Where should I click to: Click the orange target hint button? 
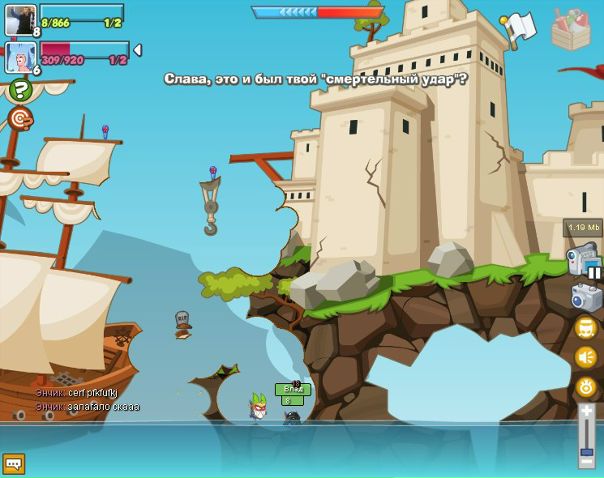tap(20, 119)
